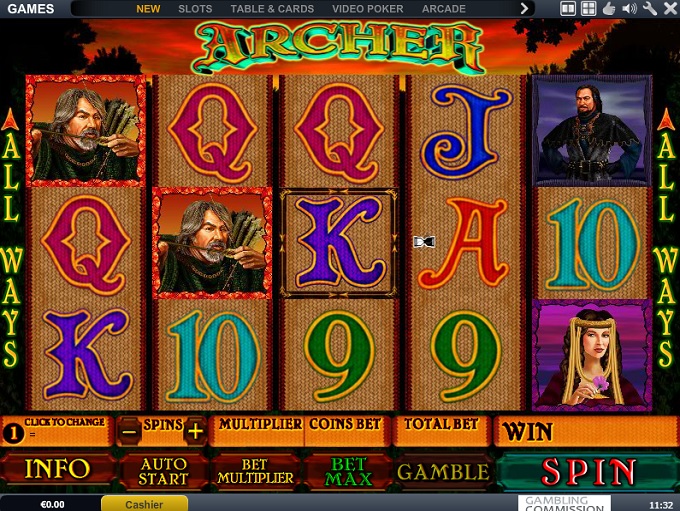Open the TABLE & CARDS category
This screenshot has width=680, height=511.
click(272, 9)
